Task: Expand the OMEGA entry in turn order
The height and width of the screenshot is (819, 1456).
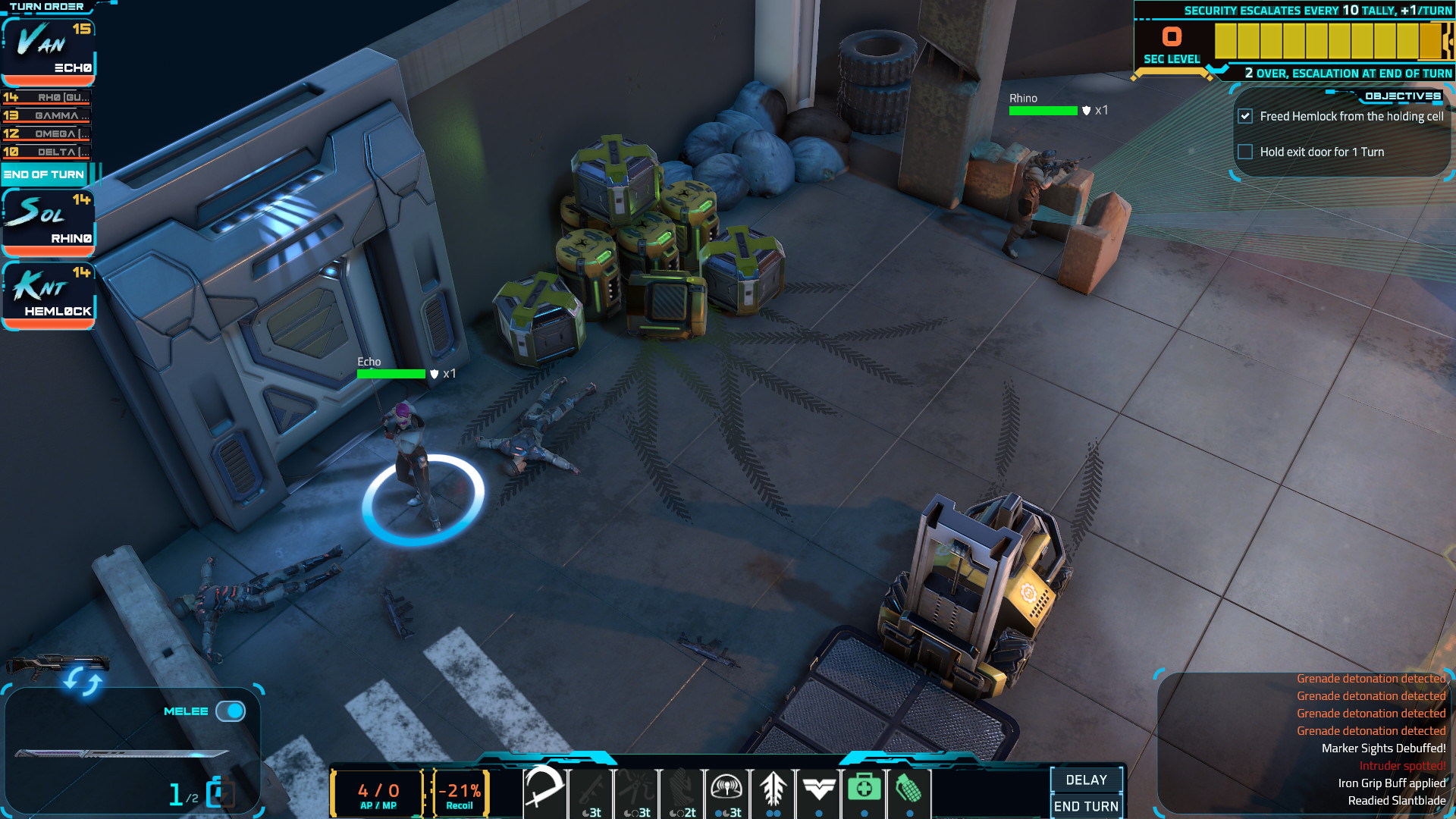Action: pos(47,132)
